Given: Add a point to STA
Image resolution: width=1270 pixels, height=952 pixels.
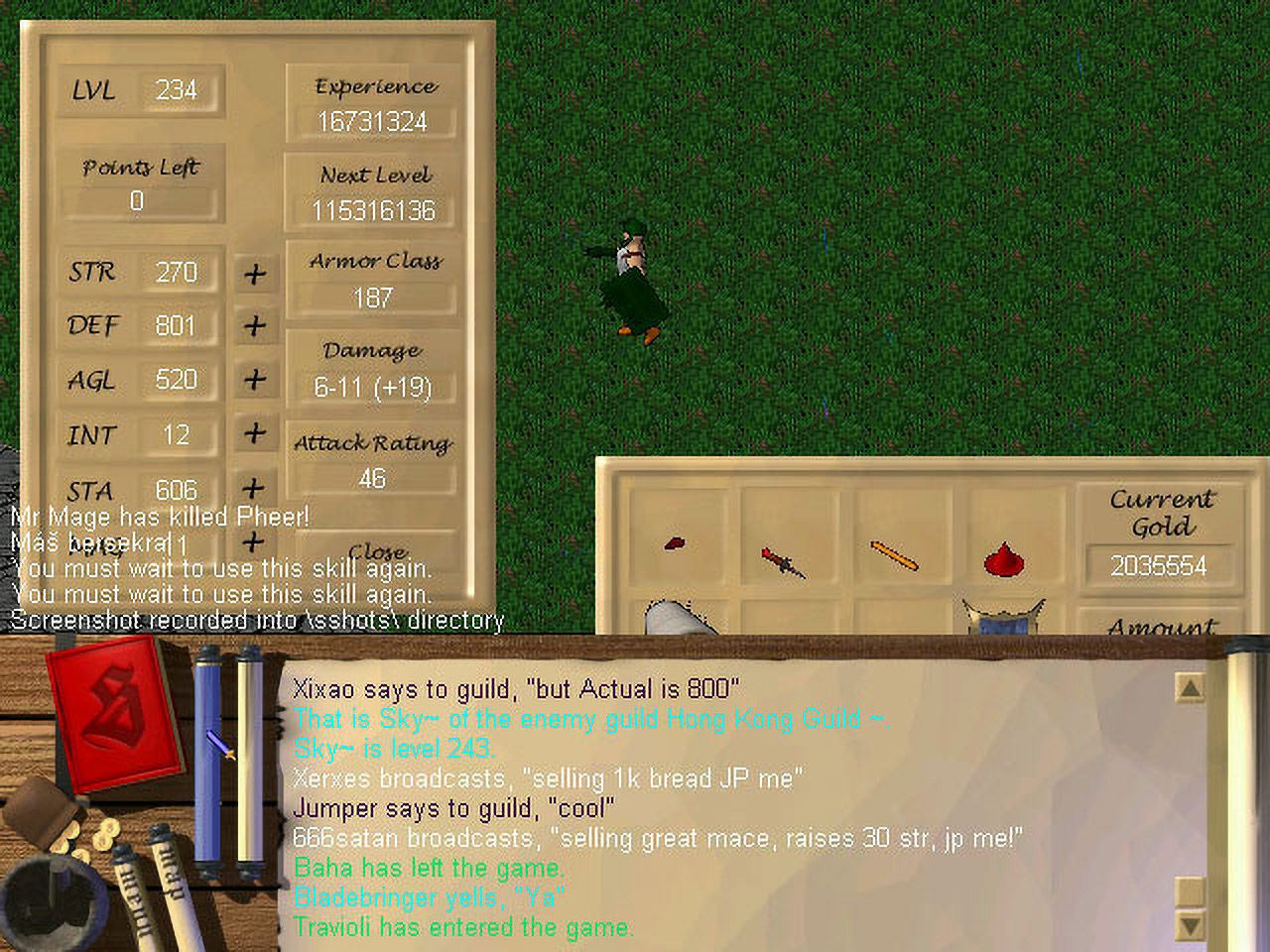Looking at the screenshot, I should point(254,488).
